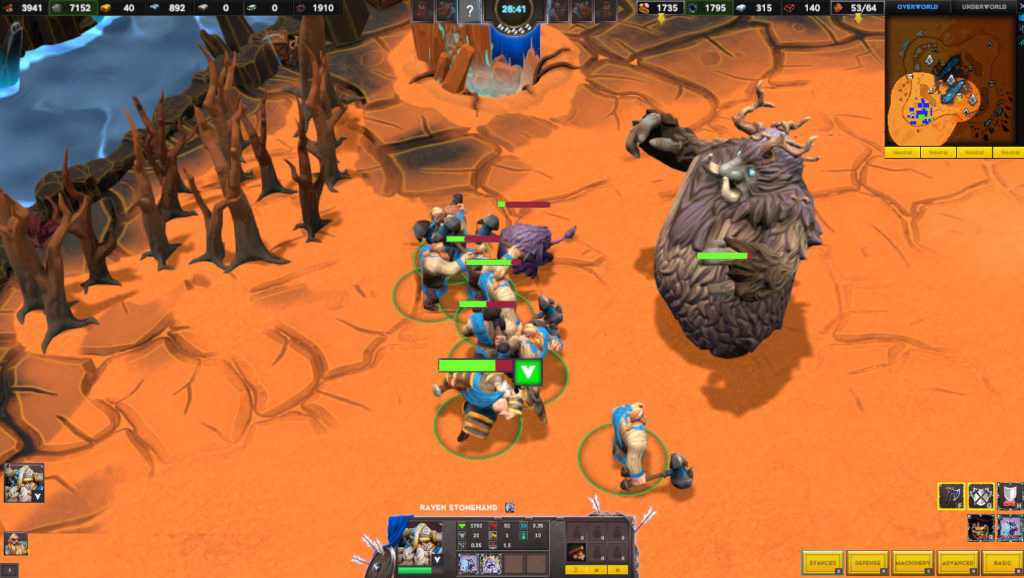Open the Defense build menu

[x=867, y=563]
